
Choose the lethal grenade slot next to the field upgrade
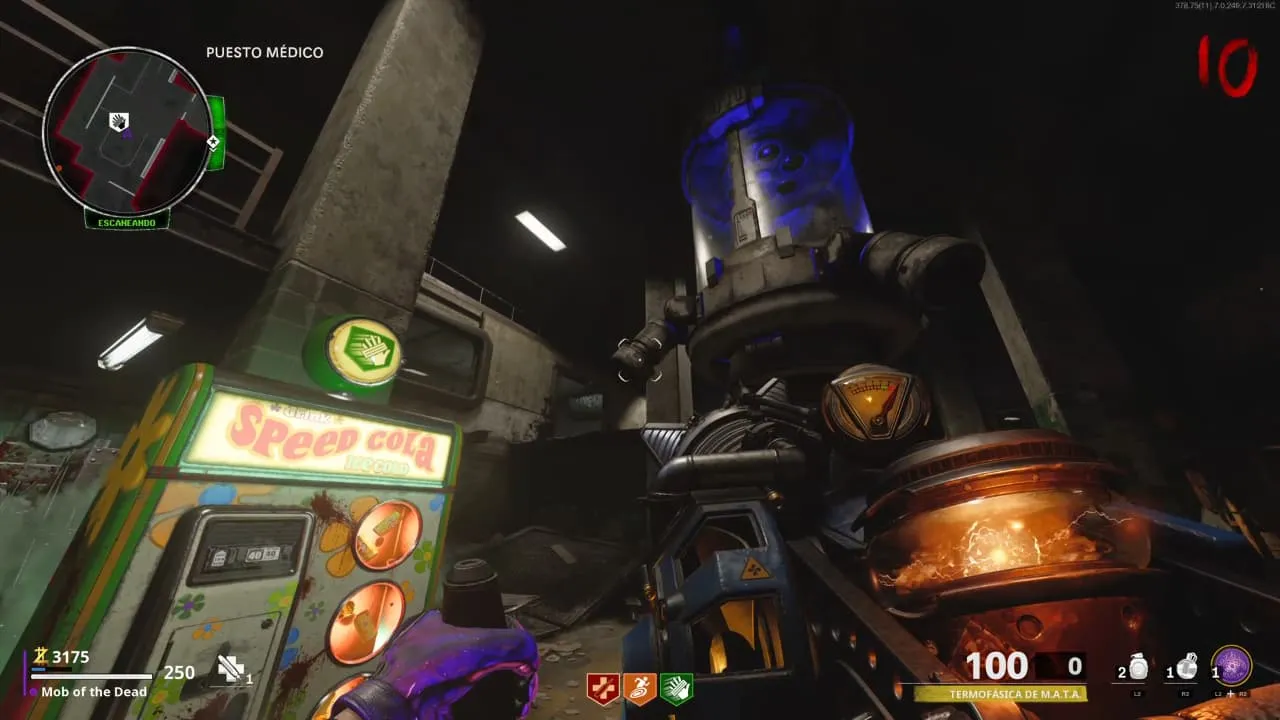(x=1186, y=668)
